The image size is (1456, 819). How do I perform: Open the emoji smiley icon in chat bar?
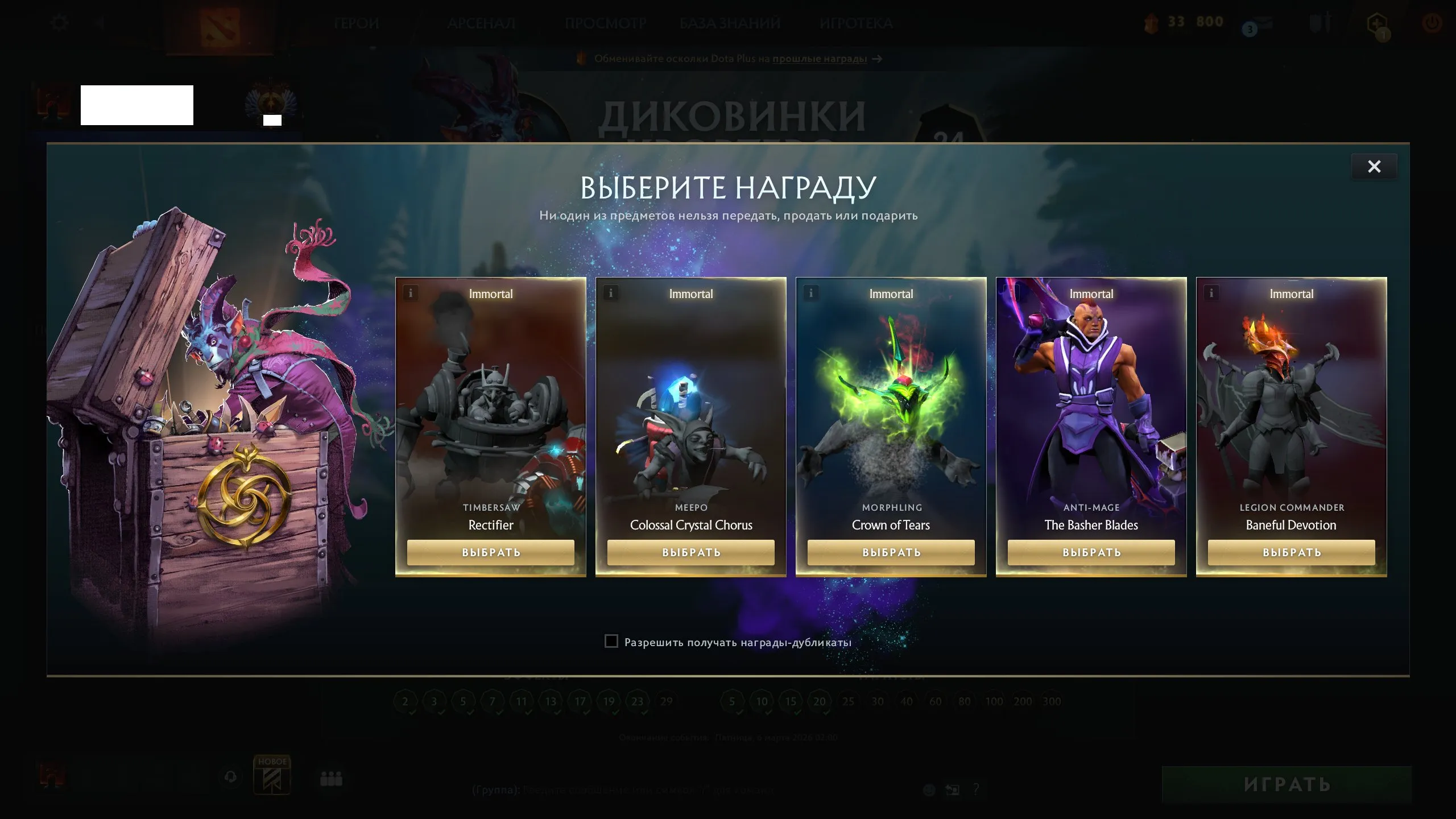pos(928,789)
